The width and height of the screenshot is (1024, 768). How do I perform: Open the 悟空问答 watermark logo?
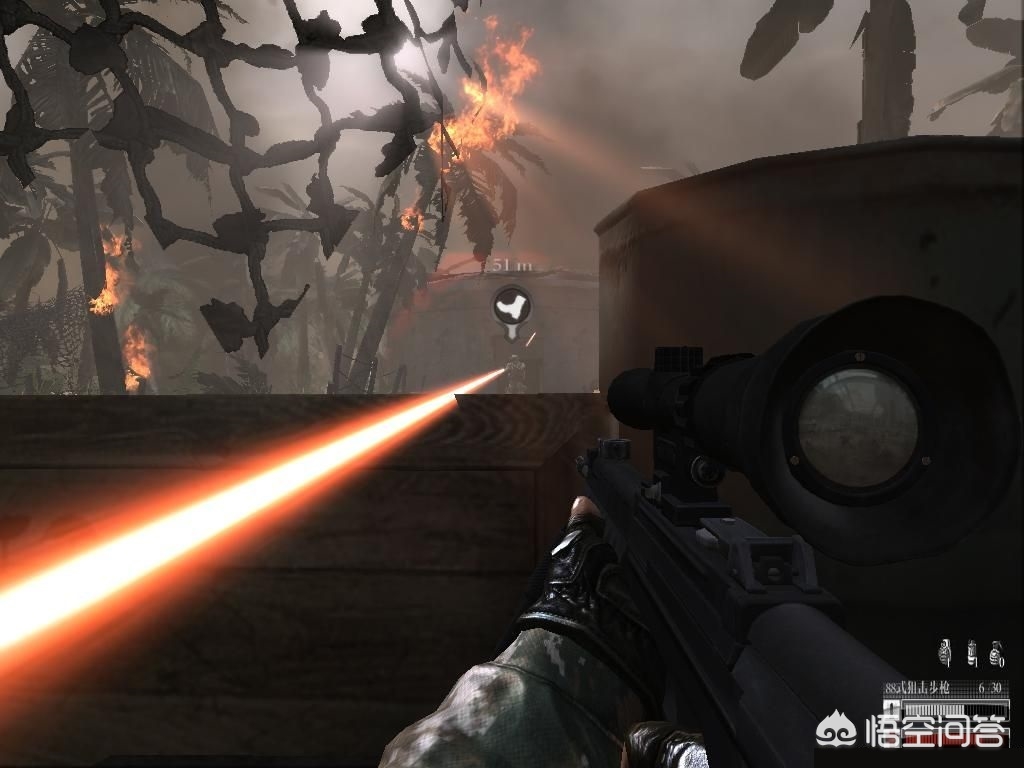[x=912, y=737]
